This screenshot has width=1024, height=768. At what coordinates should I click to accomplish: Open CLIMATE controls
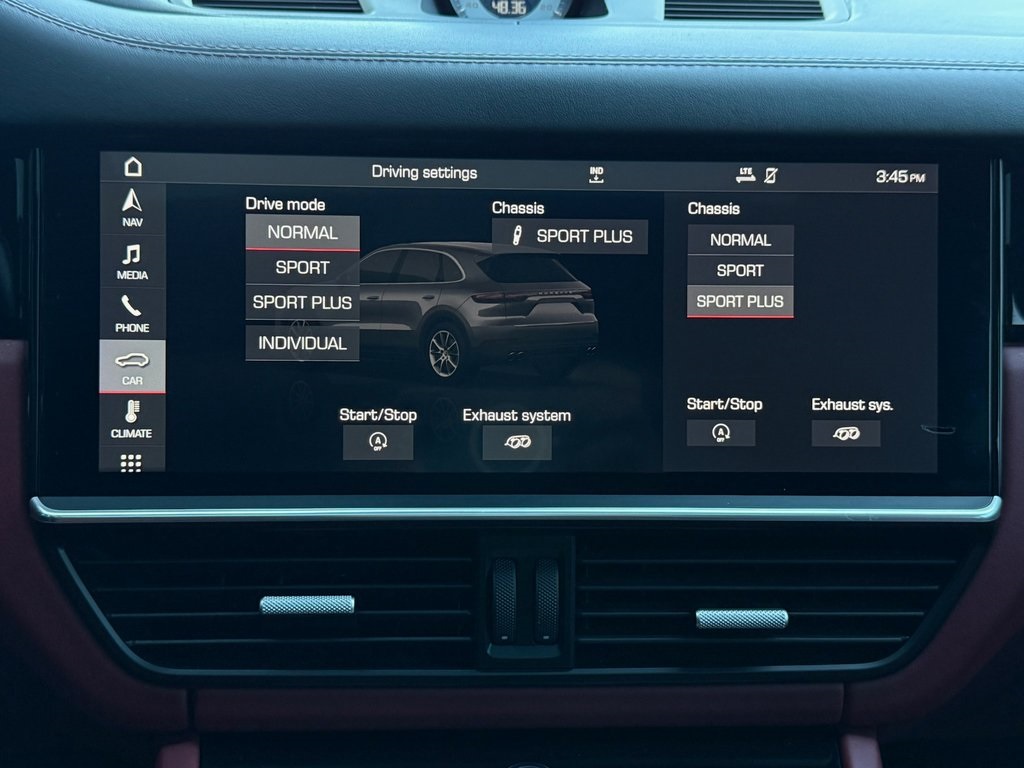coord(132,419)
